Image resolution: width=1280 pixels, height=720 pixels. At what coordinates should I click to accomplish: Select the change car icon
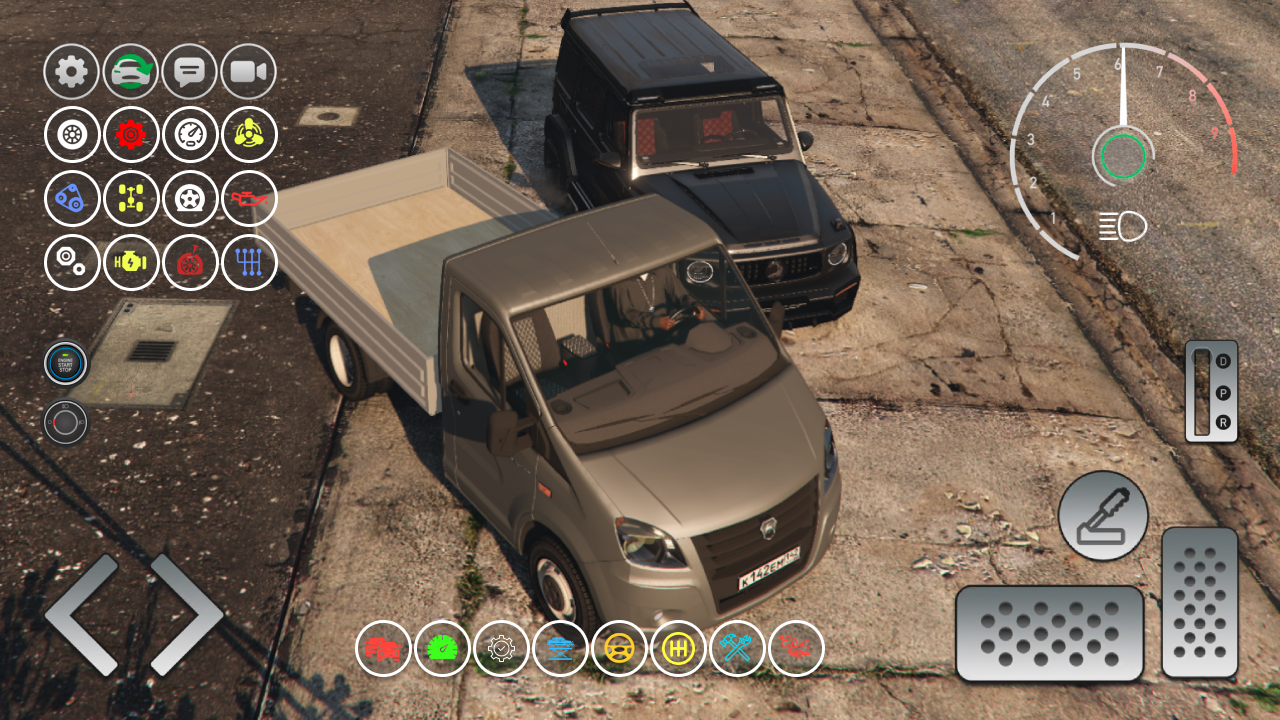pyautogui.click(x=131, y=71)
